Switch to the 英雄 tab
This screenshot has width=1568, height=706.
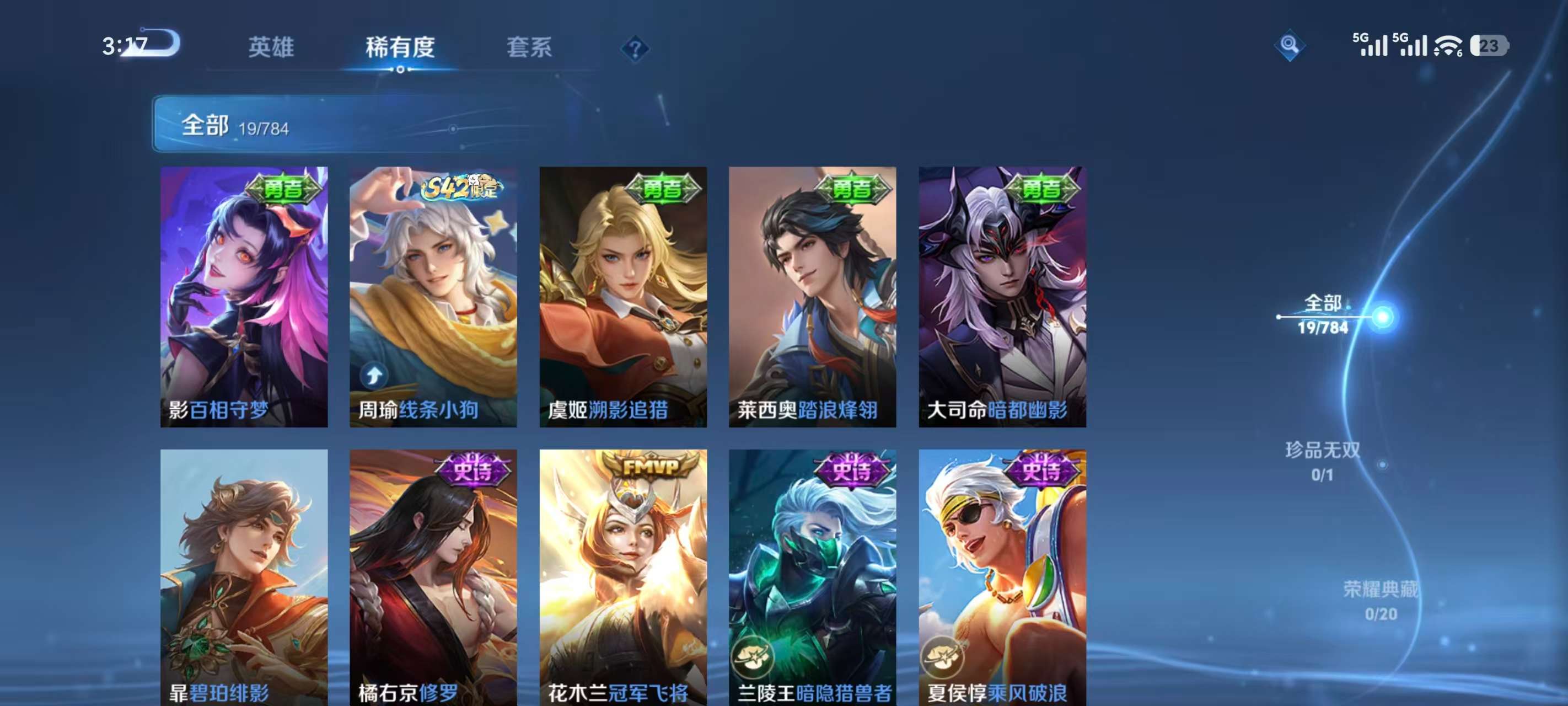point(271,47)
